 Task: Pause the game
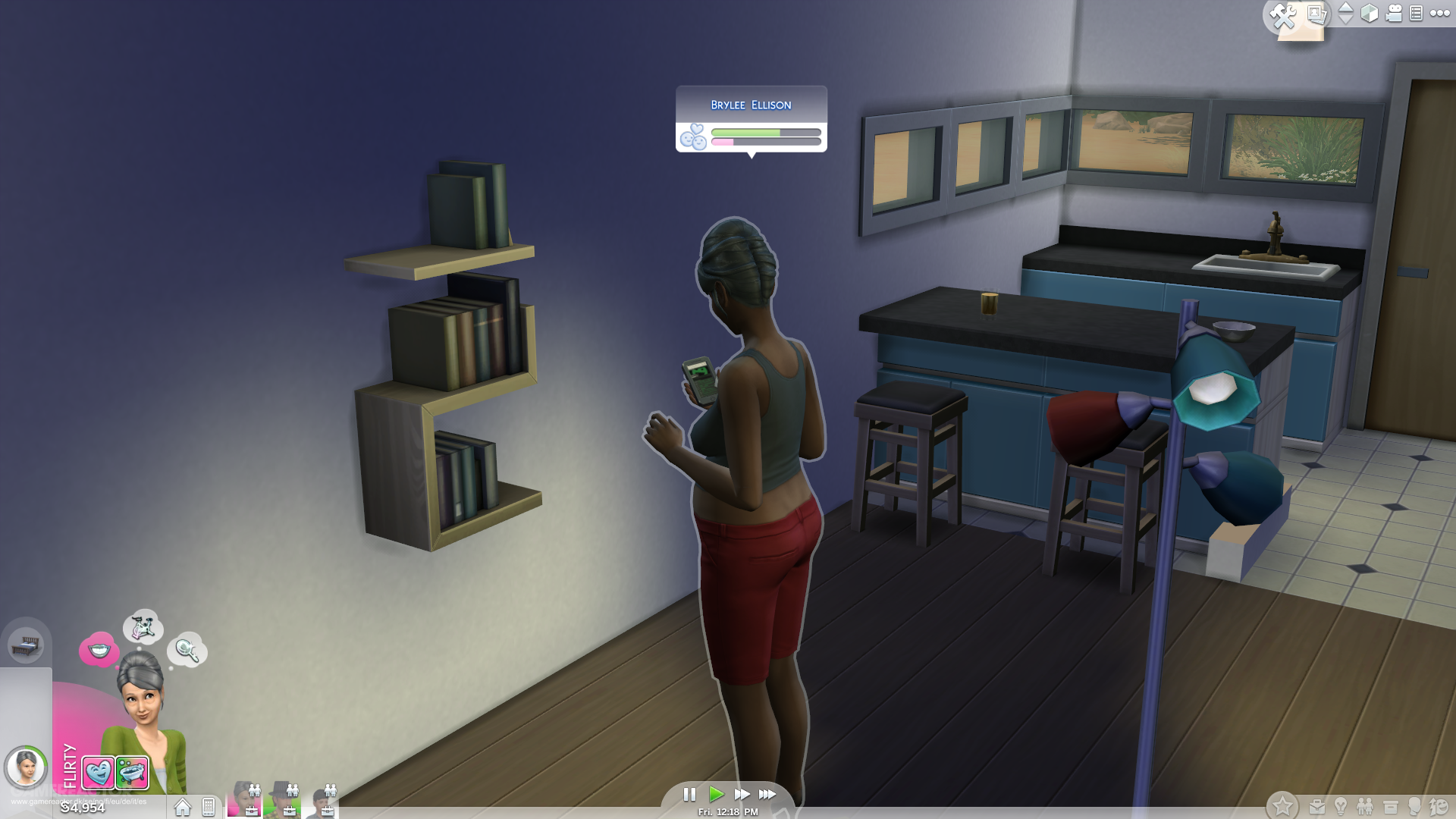coord(689,795)
